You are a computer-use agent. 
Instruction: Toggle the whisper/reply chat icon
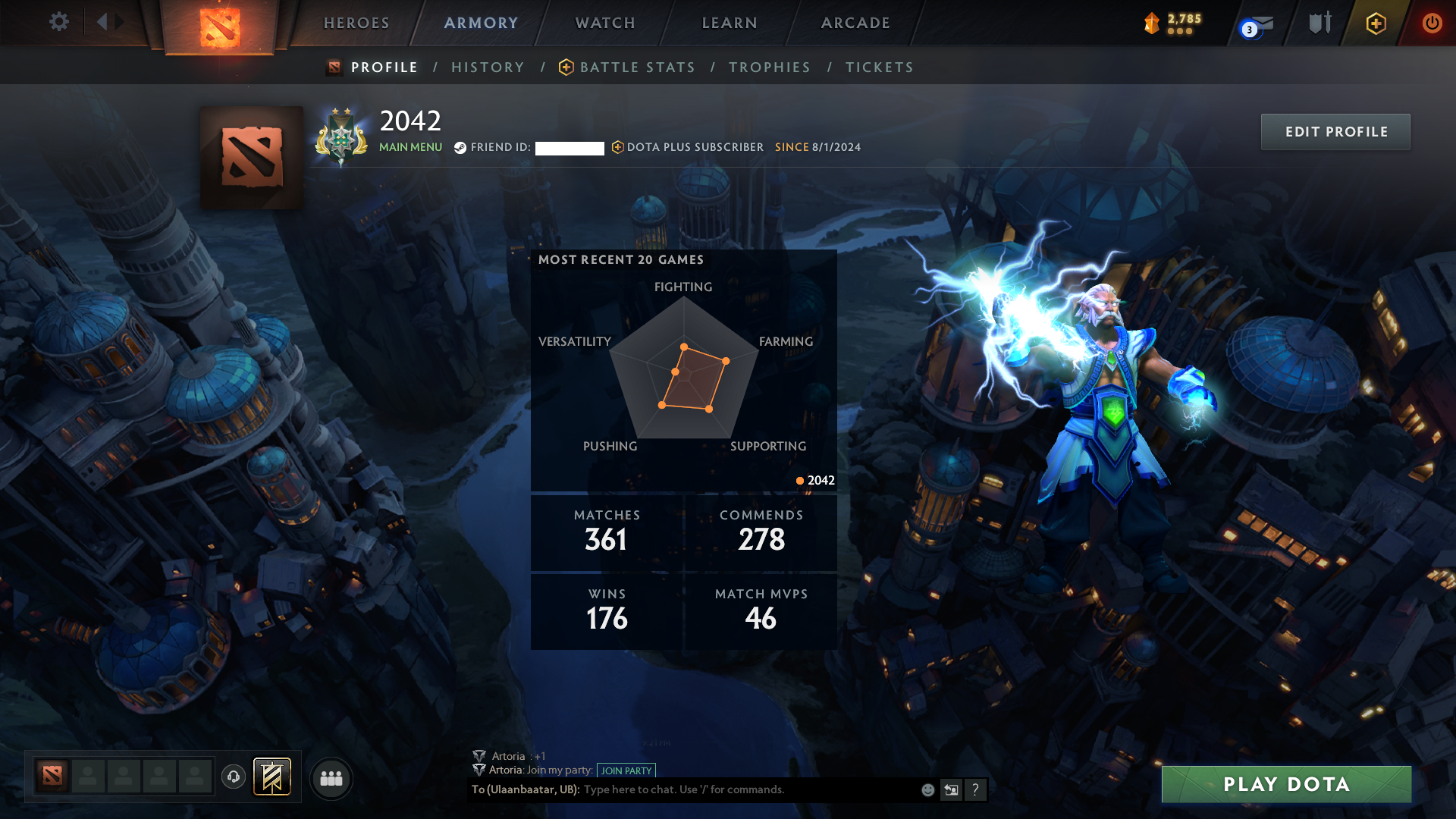tap(951, 789)
